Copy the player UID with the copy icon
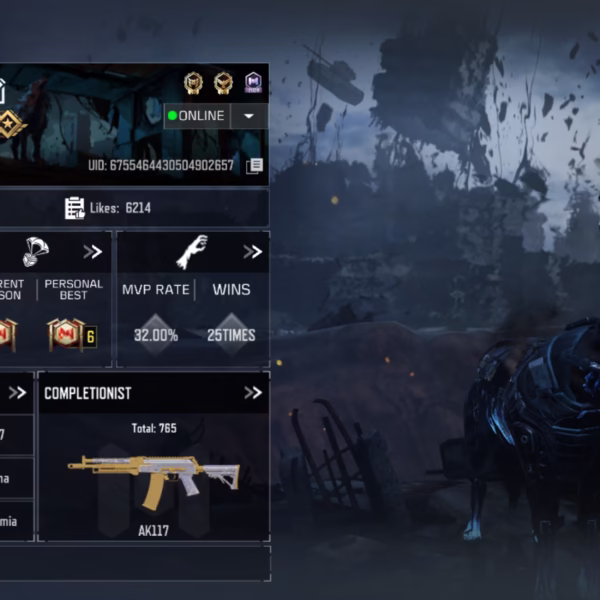Image resolution: width=600 pixels, height=600 pixels. coord(254,166)
